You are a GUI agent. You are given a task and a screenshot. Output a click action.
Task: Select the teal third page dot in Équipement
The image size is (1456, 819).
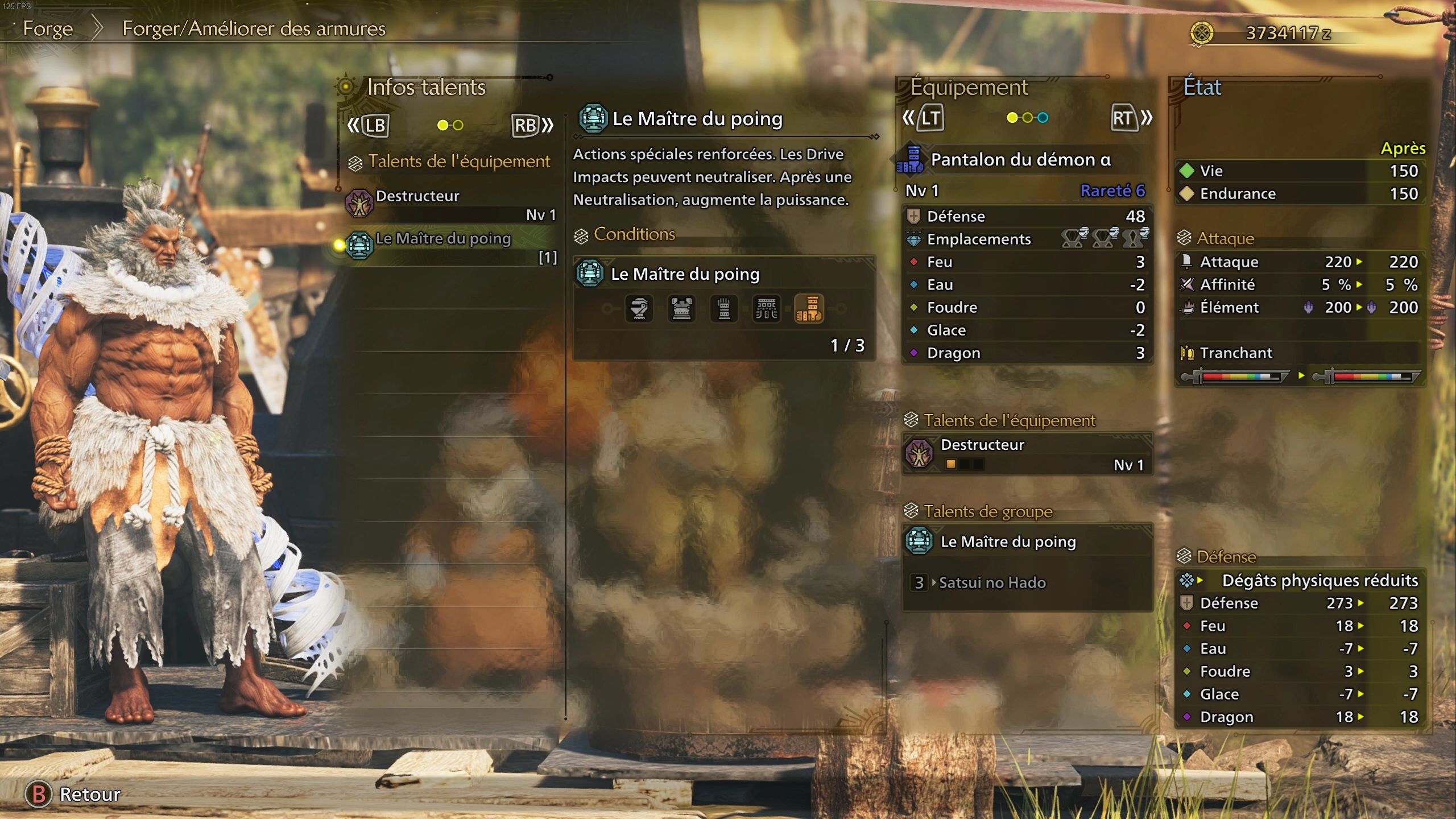coord(1043,118)
